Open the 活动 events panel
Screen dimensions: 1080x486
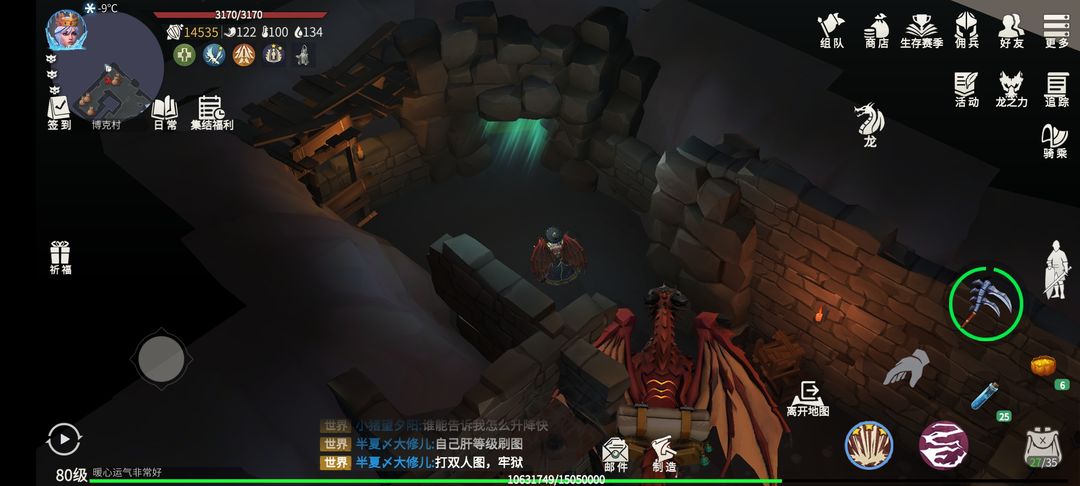966,89
